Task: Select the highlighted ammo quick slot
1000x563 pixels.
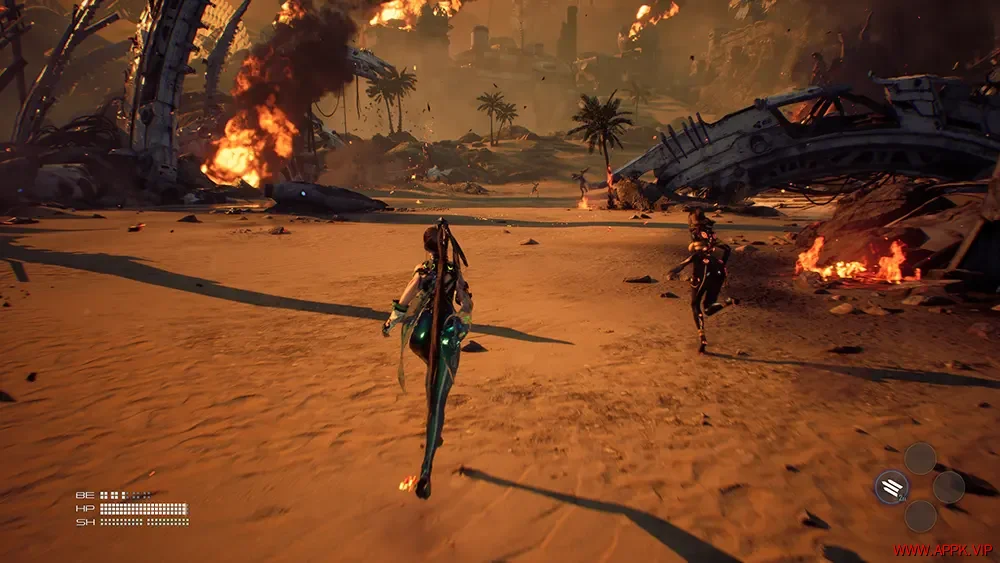Action: (892, 487)
